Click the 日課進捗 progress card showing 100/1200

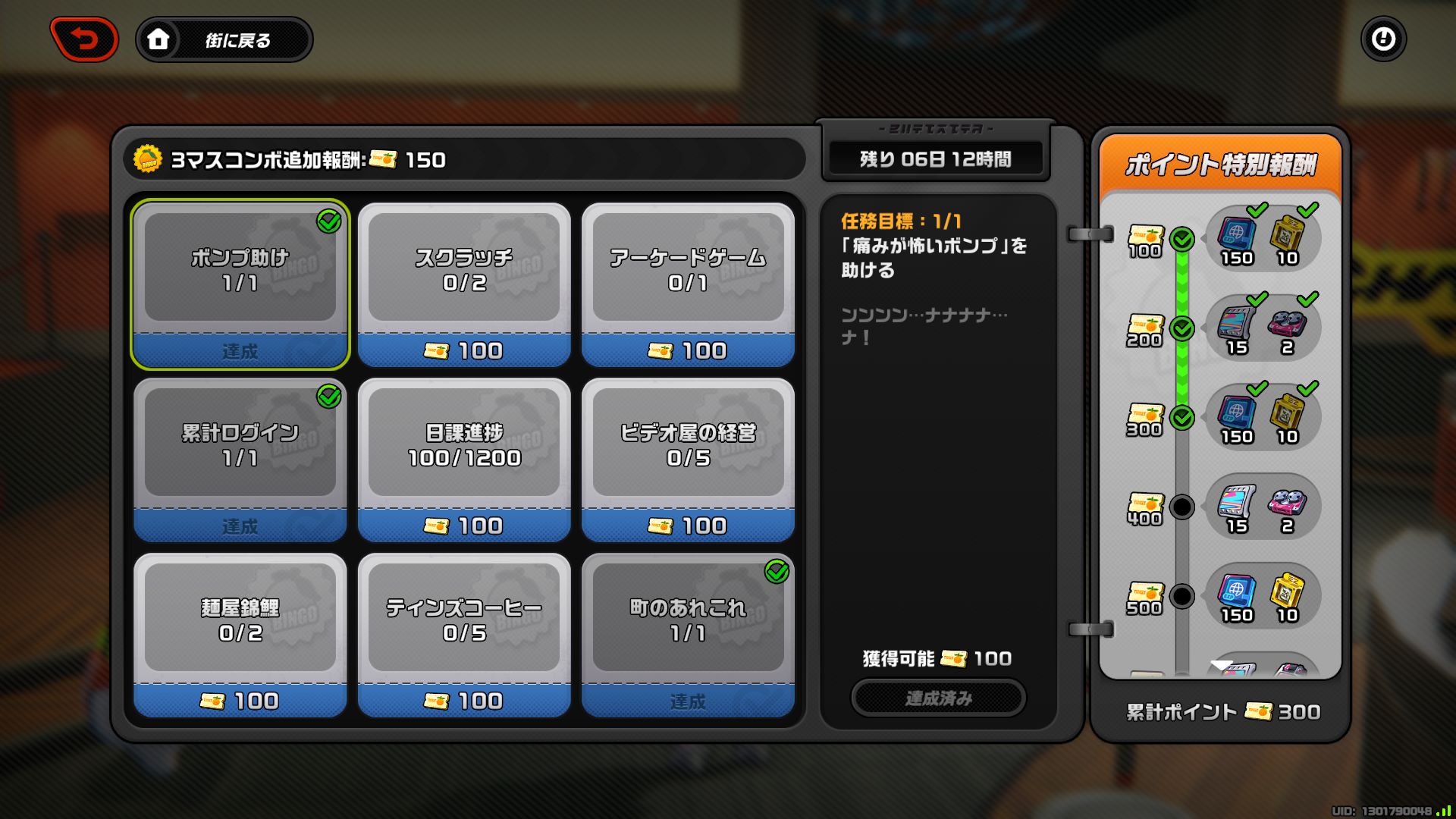point(464,459)
